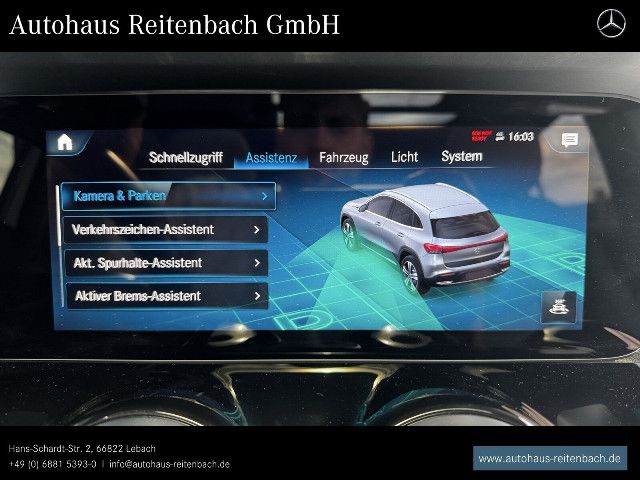This screenshot has width=640, height=480.
Task: Switch to the Schnellzugriff tab
Action: coord(185,157)
